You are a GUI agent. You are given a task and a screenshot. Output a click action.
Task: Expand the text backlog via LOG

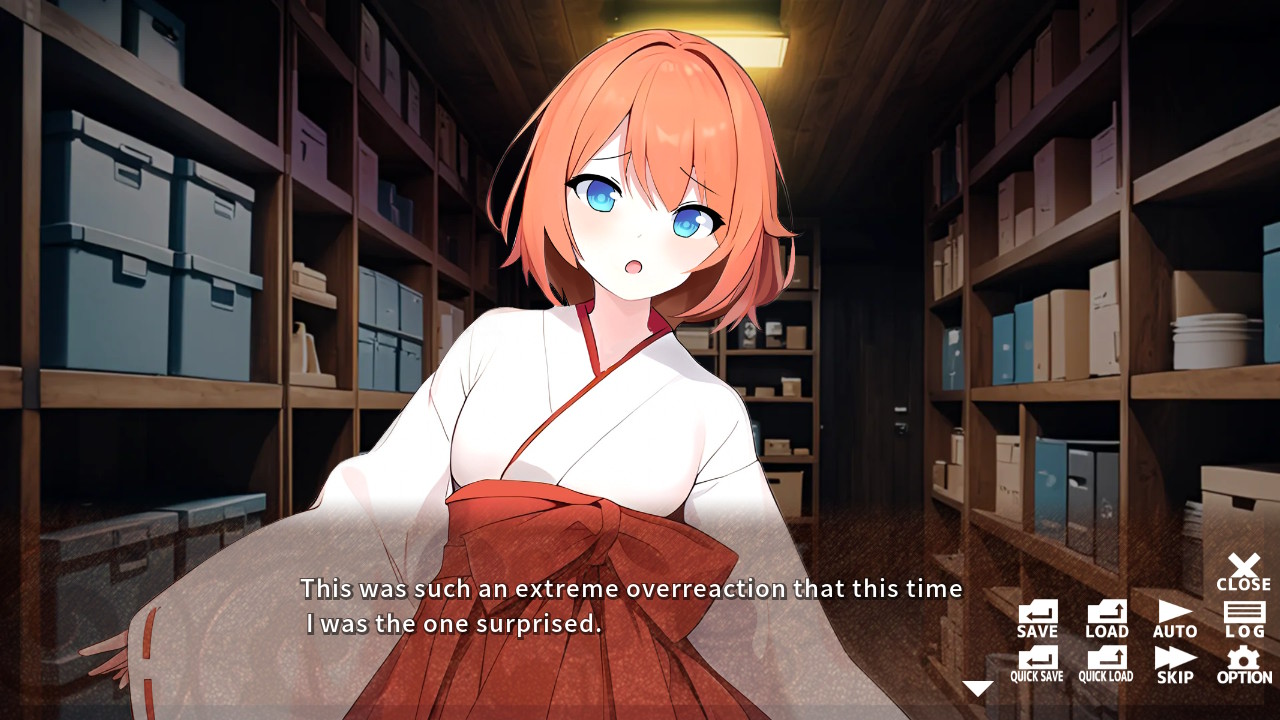pyautogui.click(x=1243, y=618)
